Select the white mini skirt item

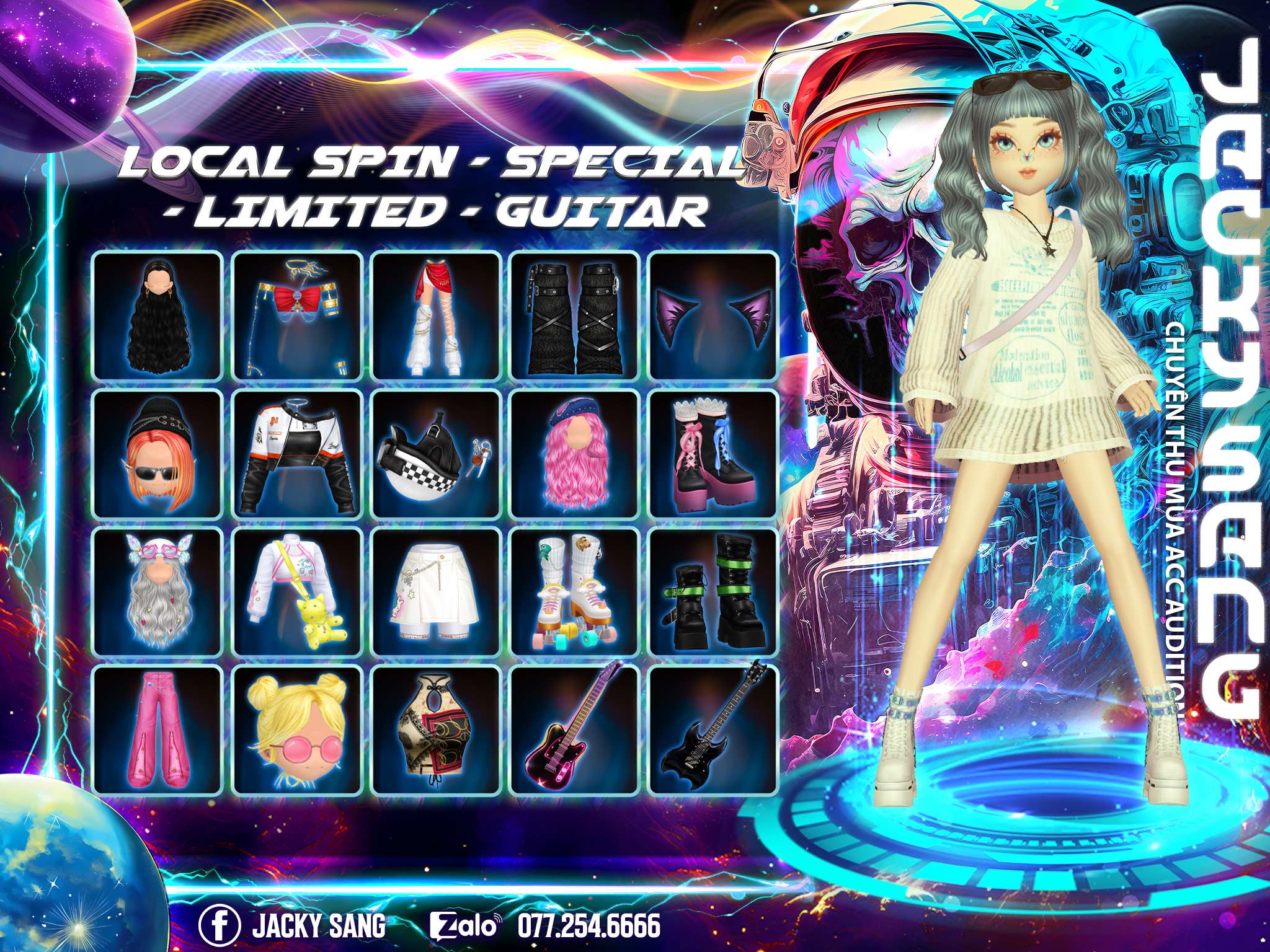(436, 593)
